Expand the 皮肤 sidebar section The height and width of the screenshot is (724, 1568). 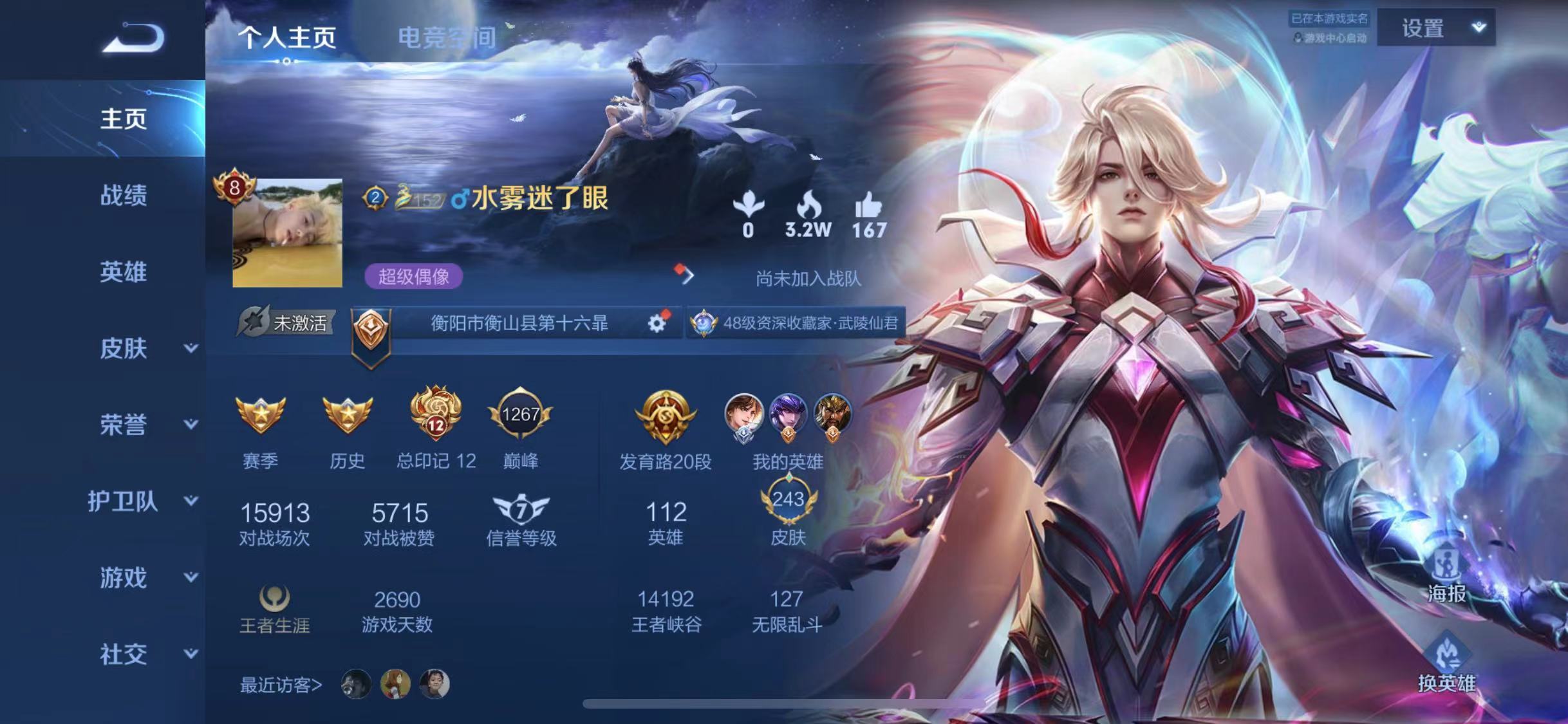pos(147,348)
